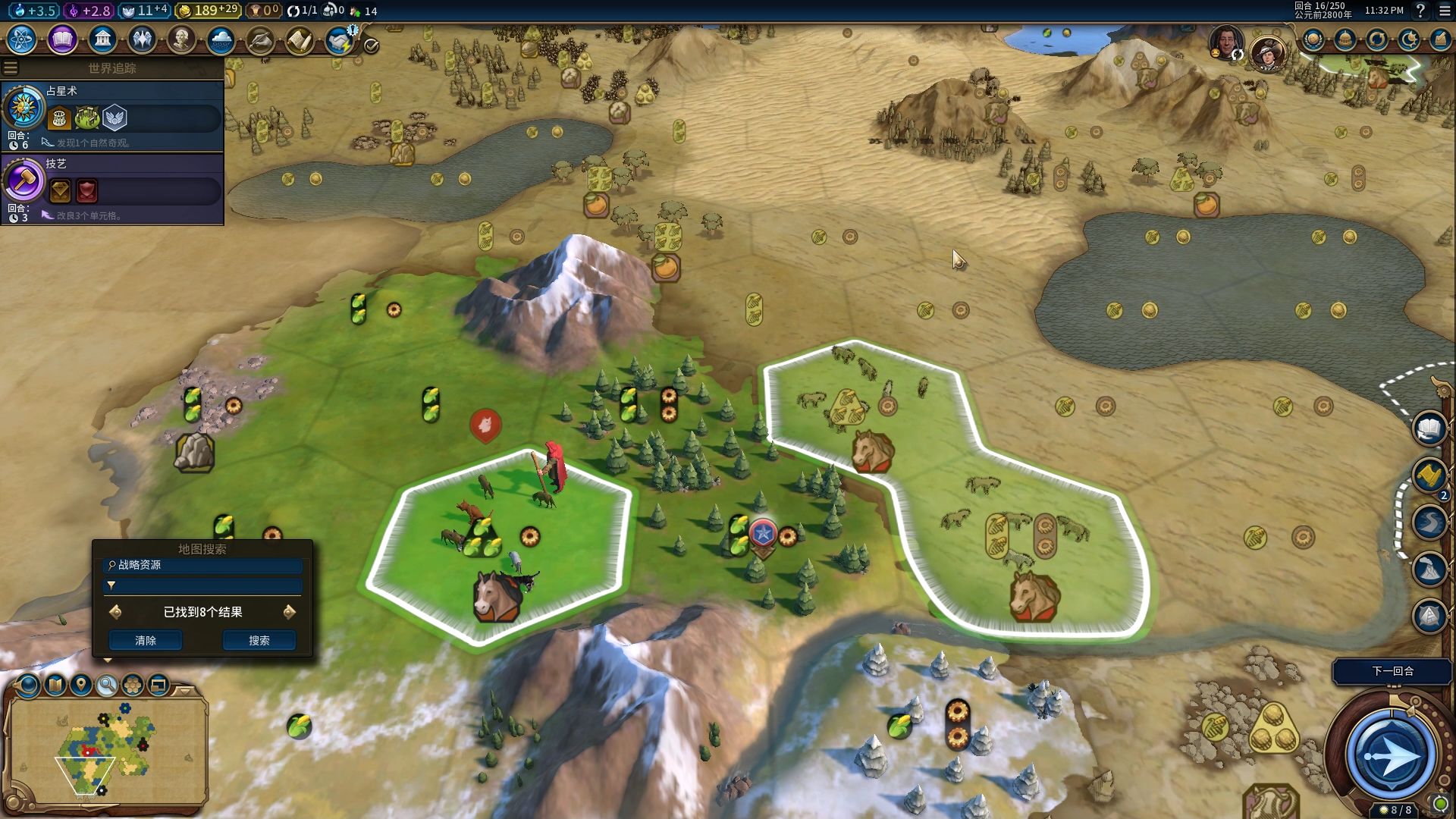Go to the previous search result arrow
Viewport: 1456px width, 819px height.
point(116,612)
